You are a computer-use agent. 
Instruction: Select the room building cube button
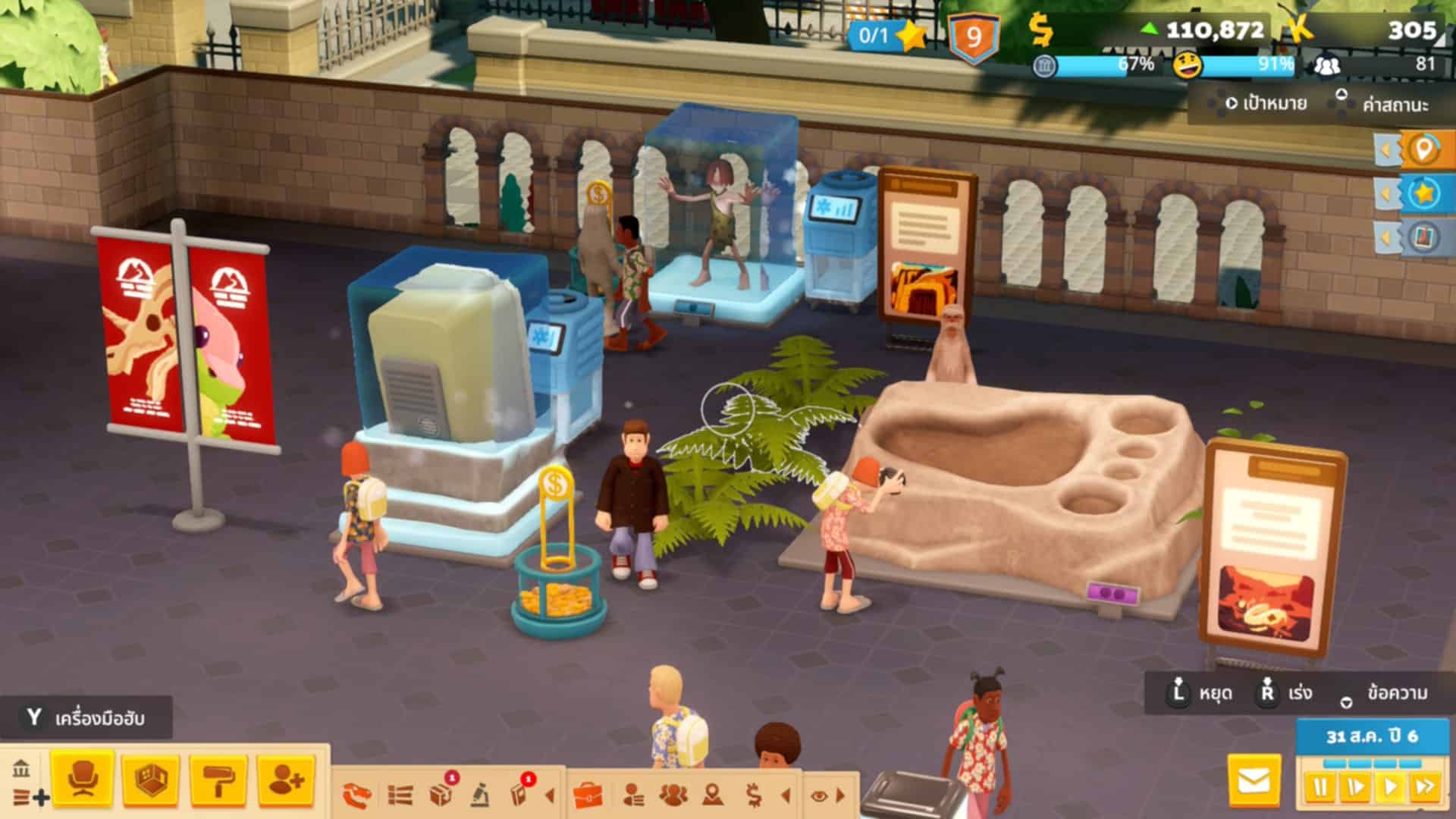(x=150, y=779)
